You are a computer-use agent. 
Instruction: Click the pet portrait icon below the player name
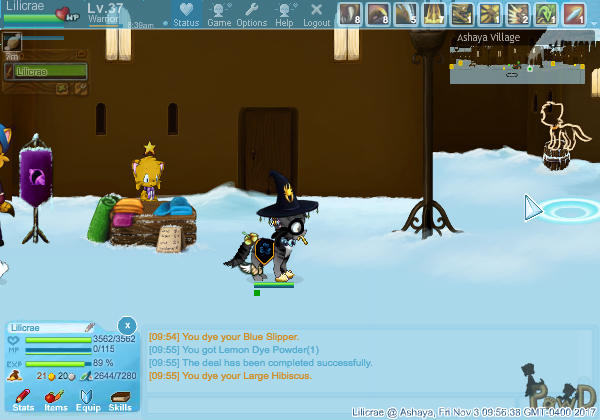click(x=13, y=42)
